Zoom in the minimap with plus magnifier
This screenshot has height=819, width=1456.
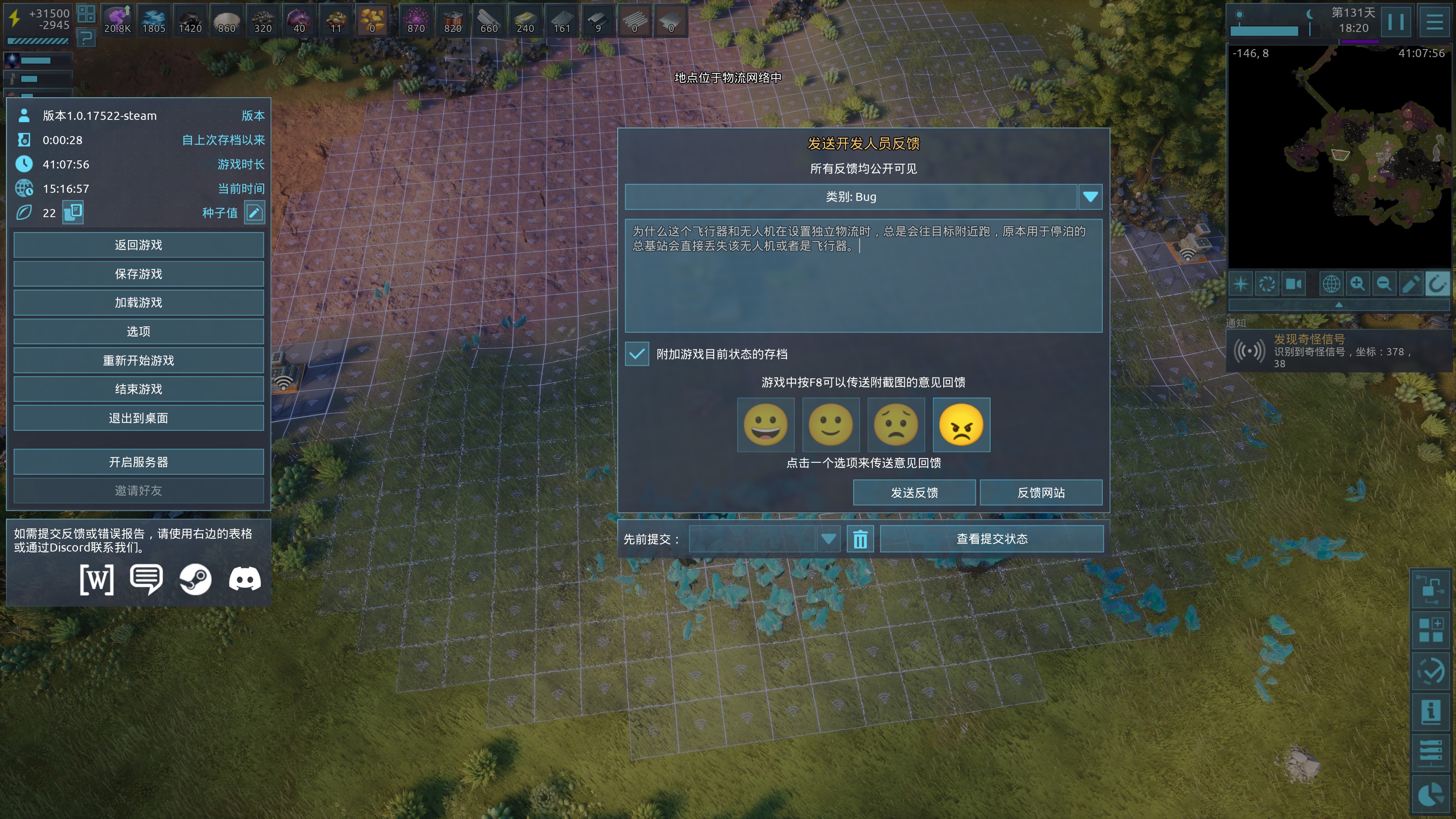1357,284
